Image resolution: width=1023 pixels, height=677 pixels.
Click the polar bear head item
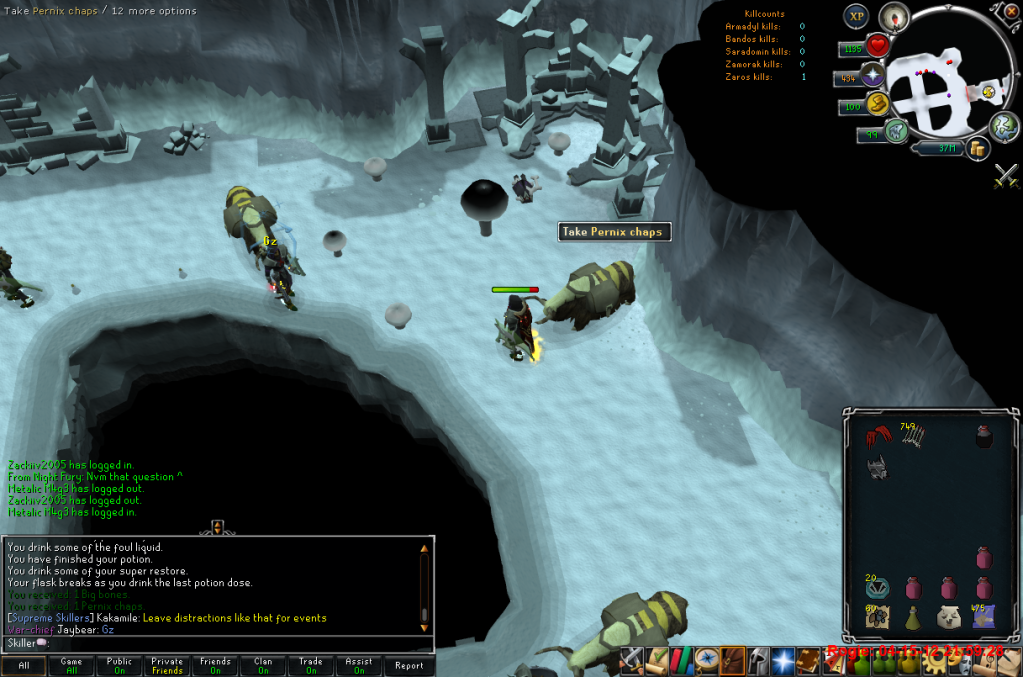(948, 617)
